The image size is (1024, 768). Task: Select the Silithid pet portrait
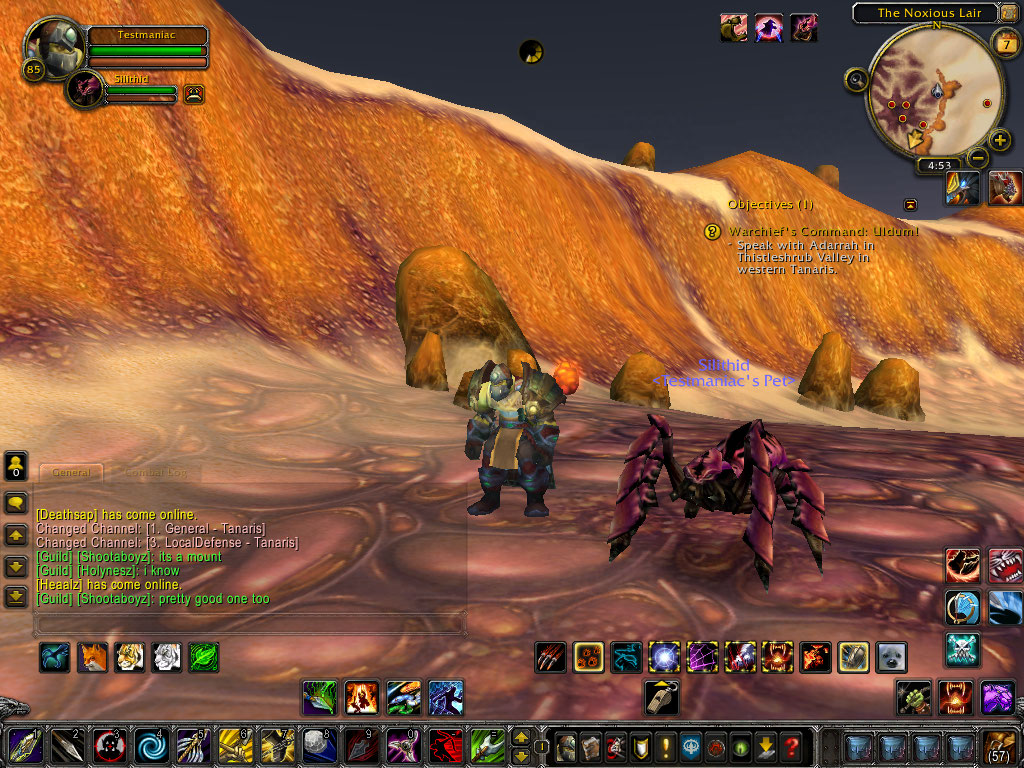tap(85, 89)
